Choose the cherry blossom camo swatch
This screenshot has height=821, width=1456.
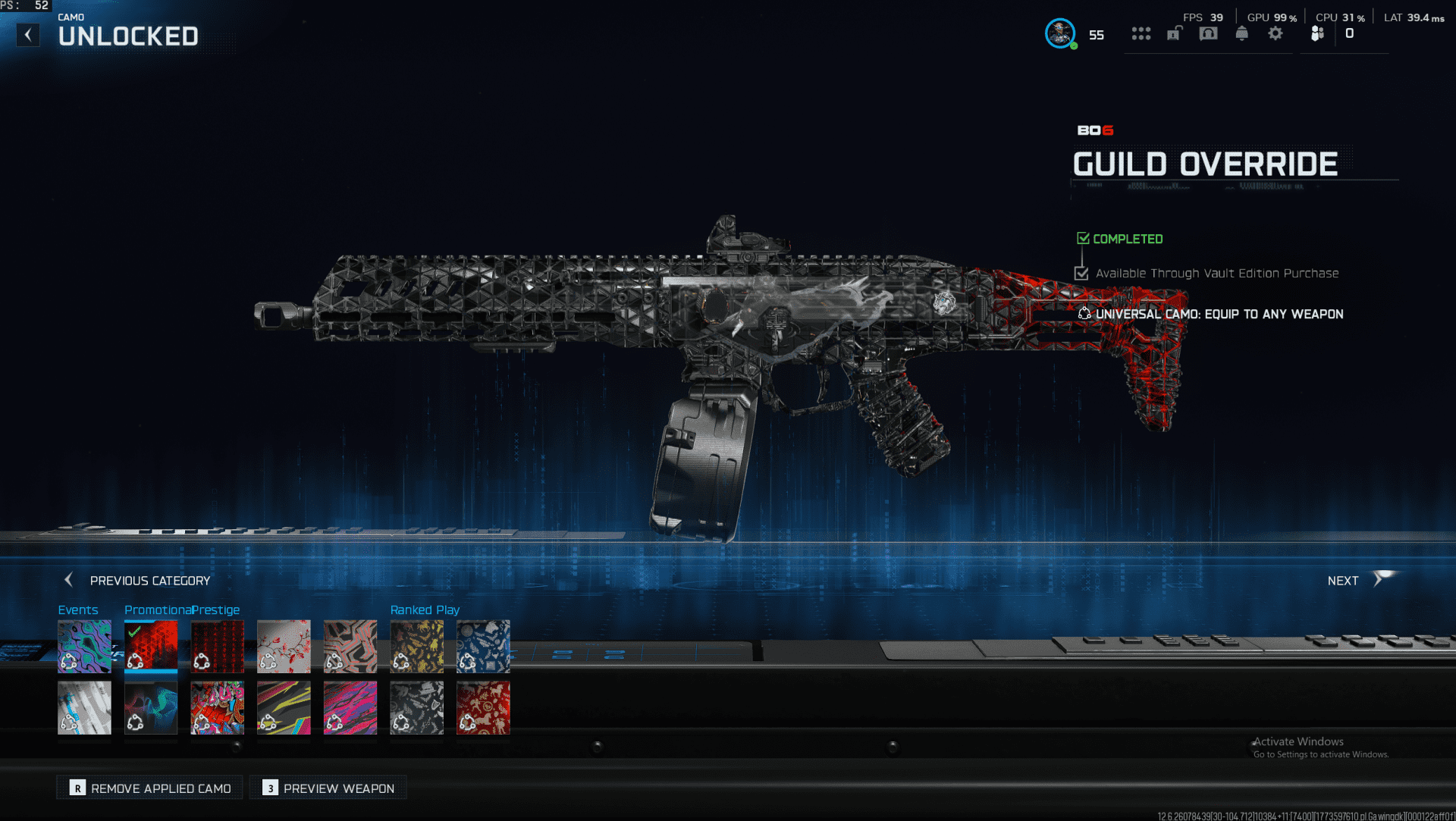point(284,647)
